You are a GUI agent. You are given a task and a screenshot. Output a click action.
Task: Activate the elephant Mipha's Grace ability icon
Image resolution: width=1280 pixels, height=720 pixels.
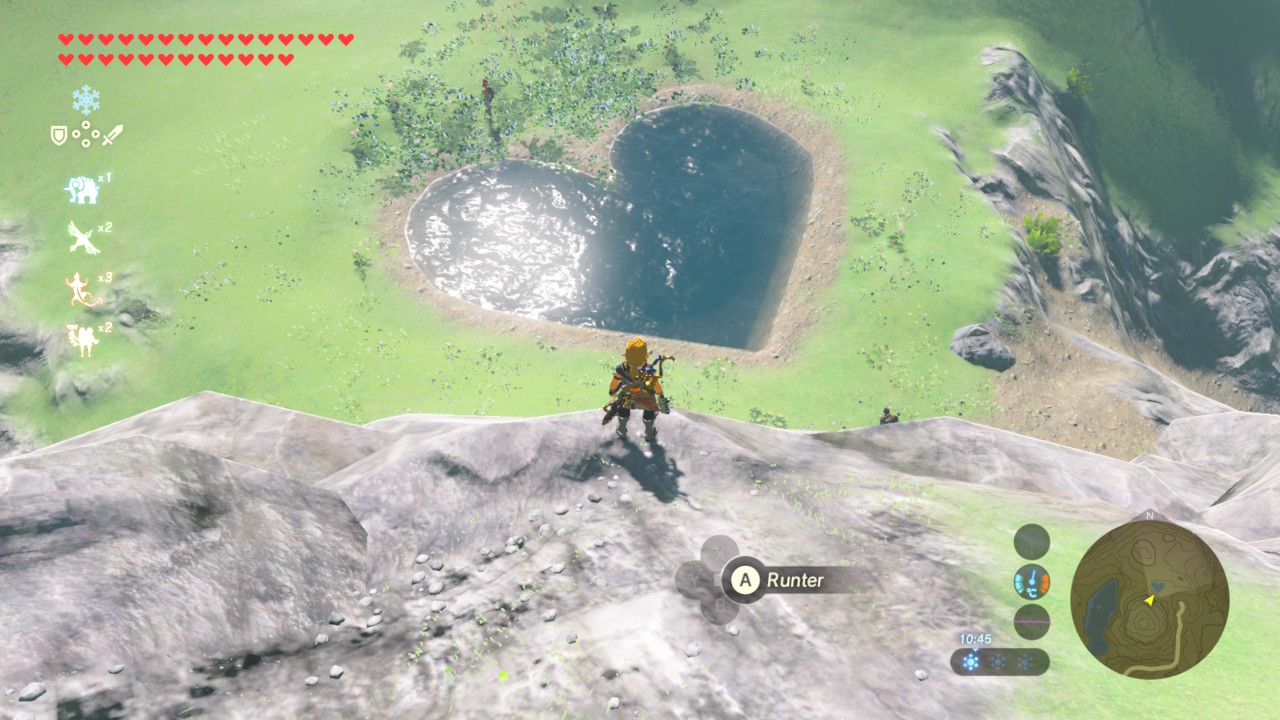83,190
